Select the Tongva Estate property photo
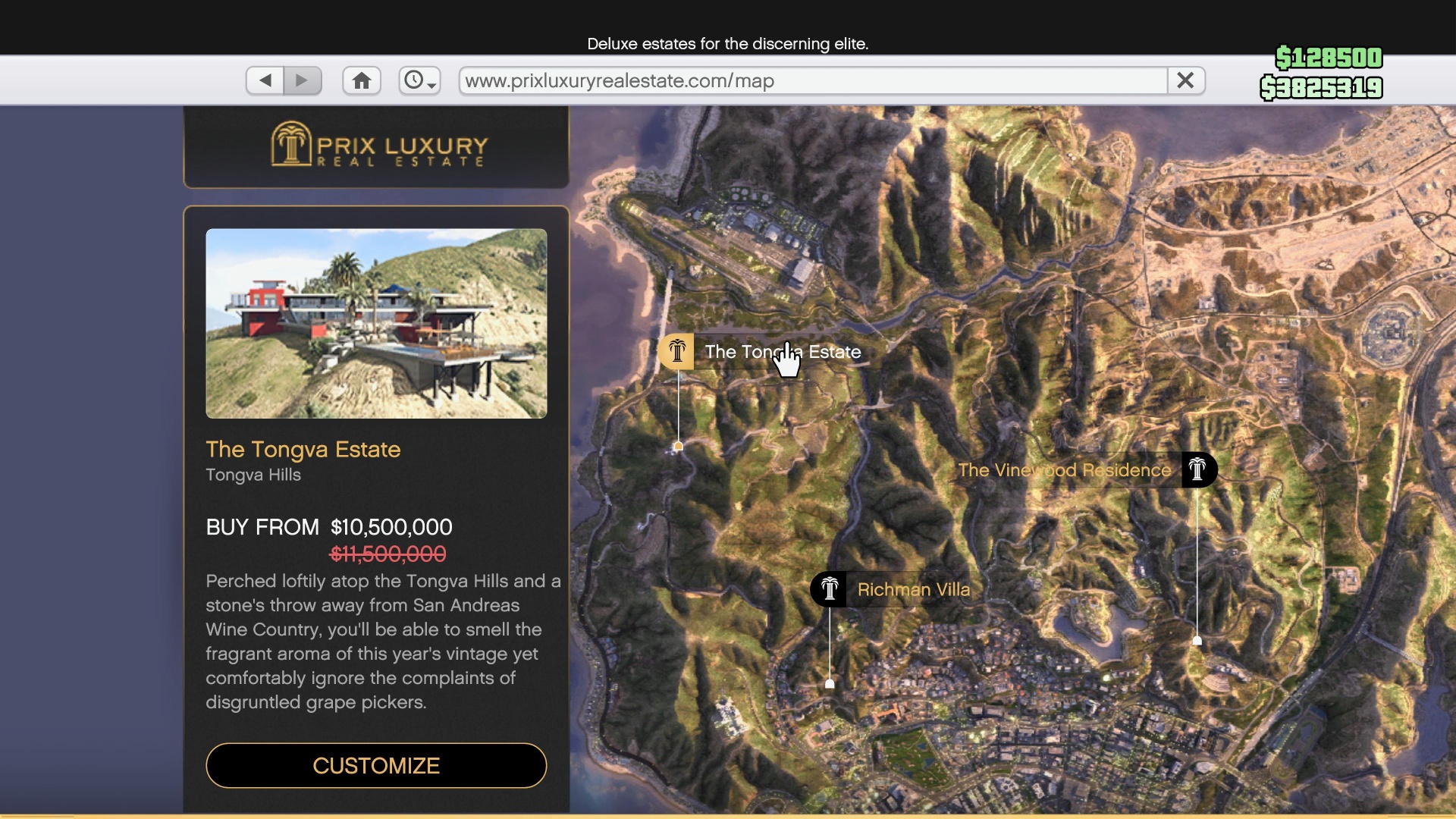 [376, 324]
